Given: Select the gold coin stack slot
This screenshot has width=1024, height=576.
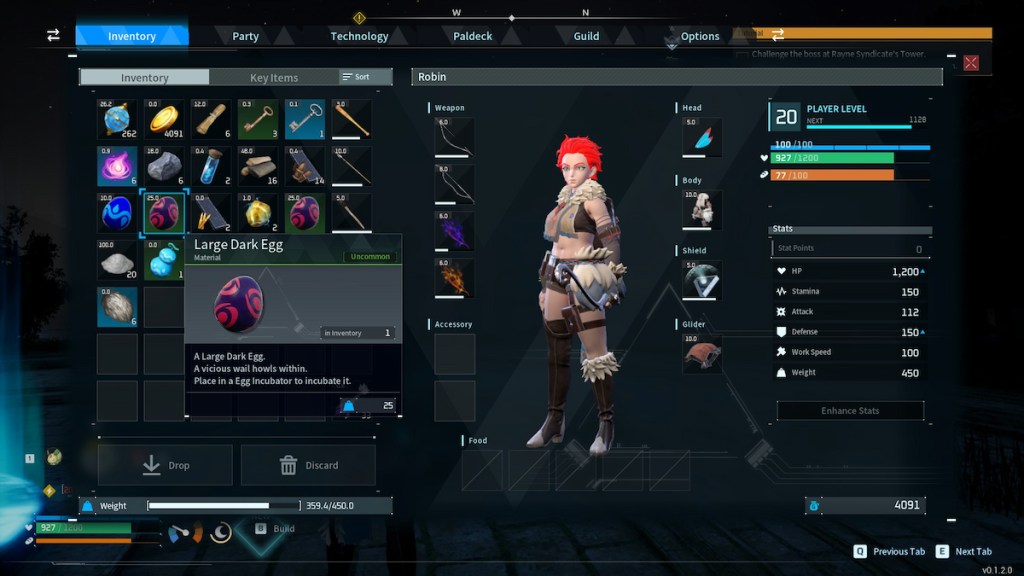Looking at the screenshot, I should (x=164, y=119).
